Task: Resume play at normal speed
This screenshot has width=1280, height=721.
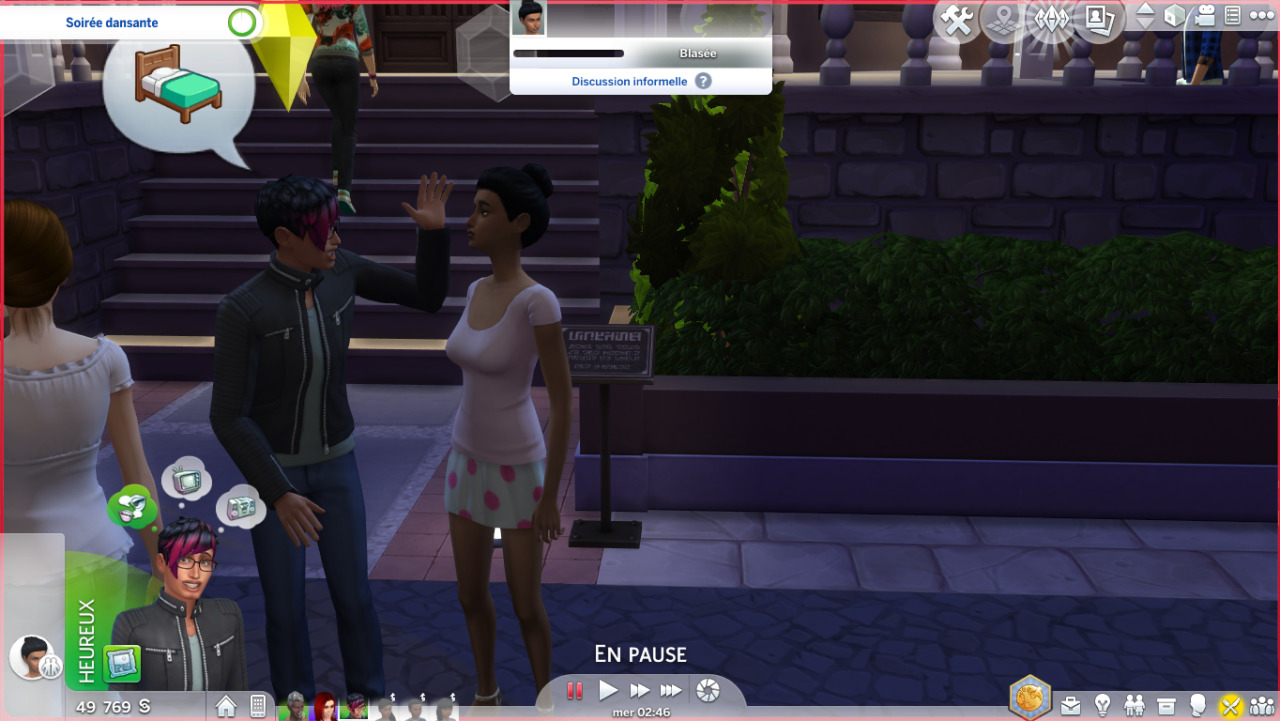Action: point(608,690)
